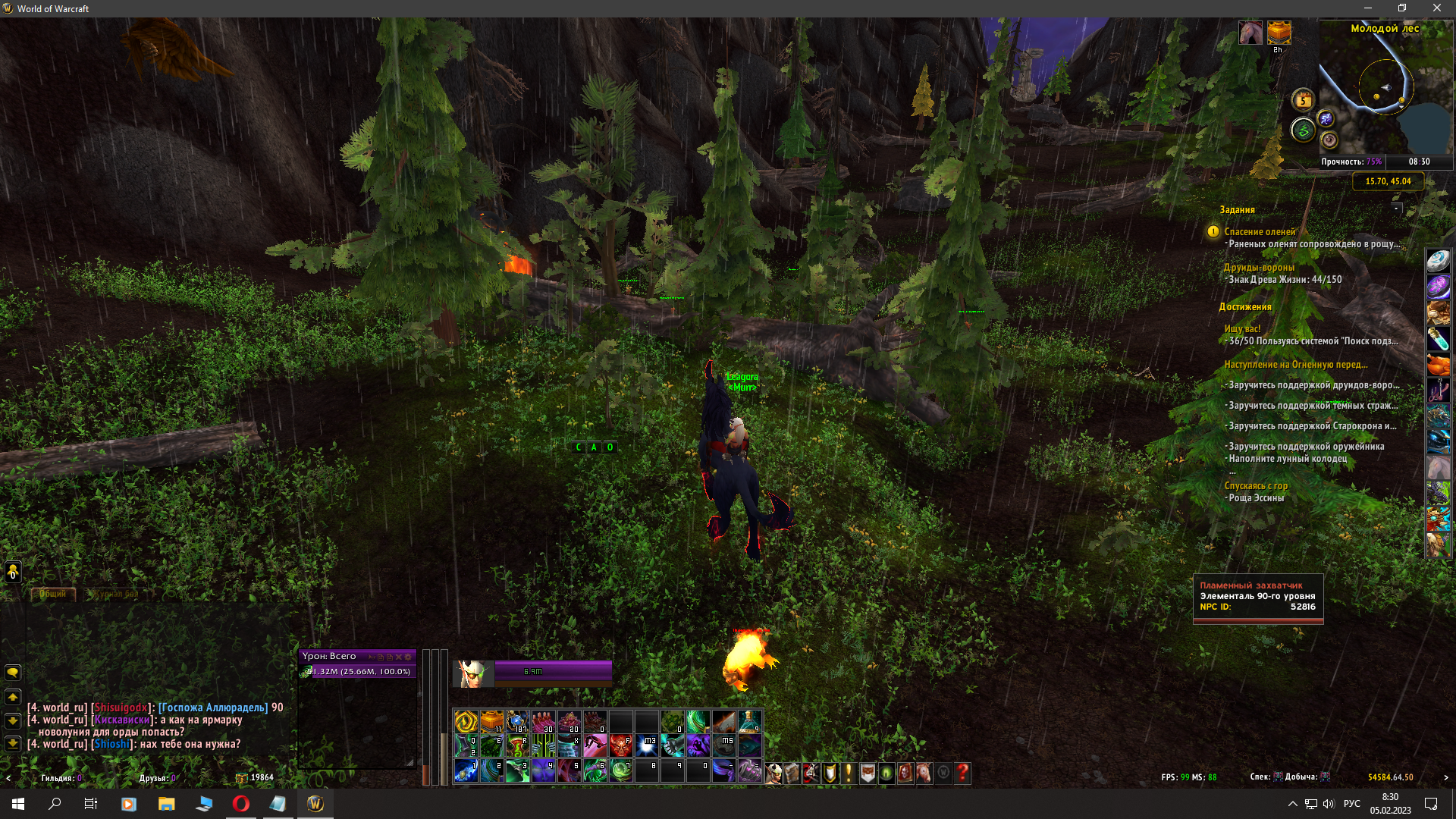The image size is (1456, 819).
Task: Open quest log yellow exclamation button
Action: (x=849, y=773)
